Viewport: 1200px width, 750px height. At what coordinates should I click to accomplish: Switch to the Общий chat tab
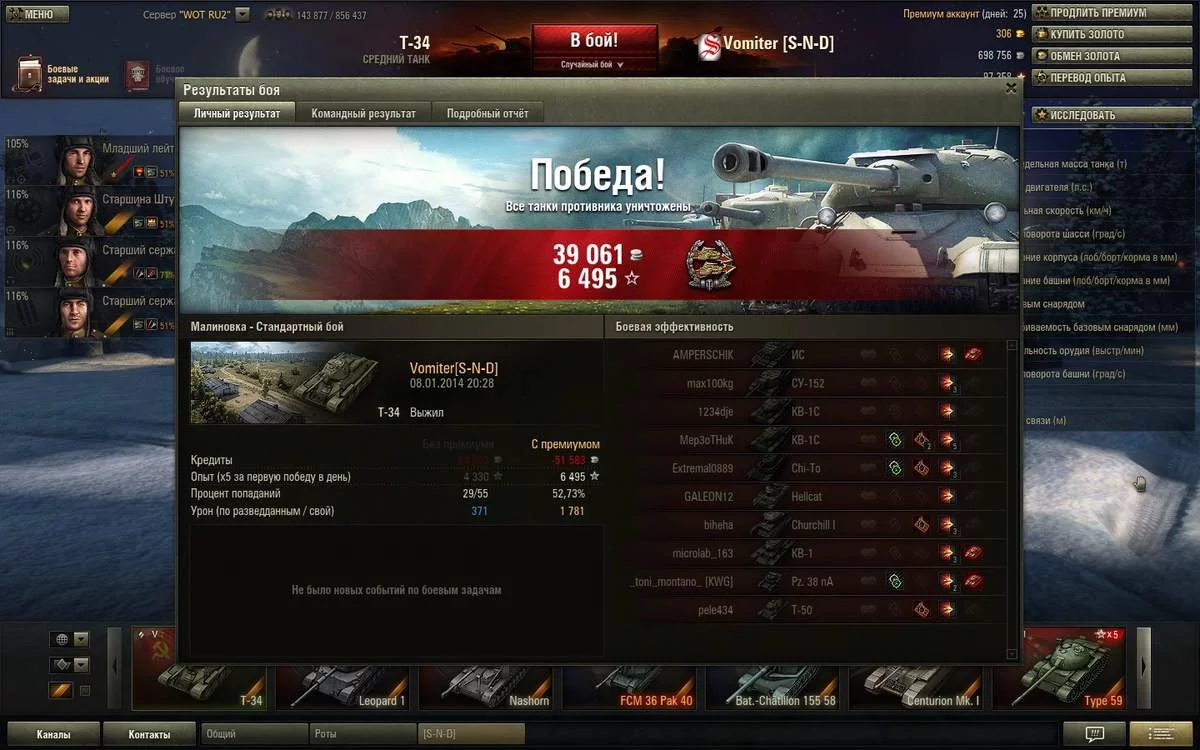(254, 735)
